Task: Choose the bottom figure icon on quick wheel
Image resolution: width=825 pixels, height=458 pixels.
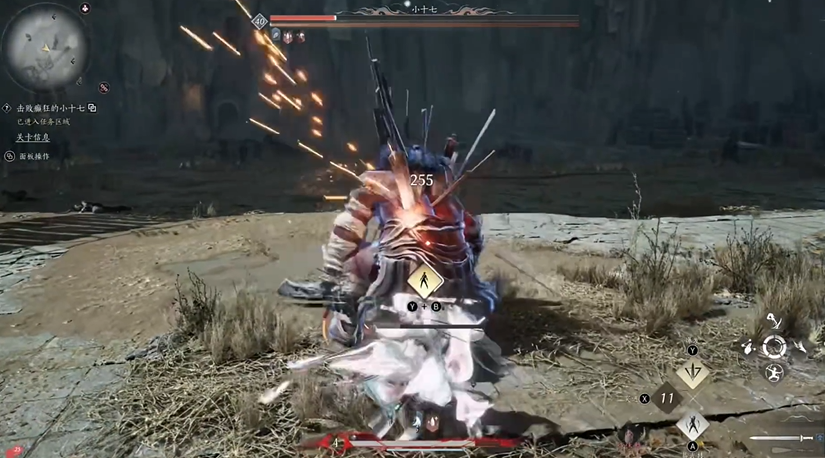Action: point(774,373)
